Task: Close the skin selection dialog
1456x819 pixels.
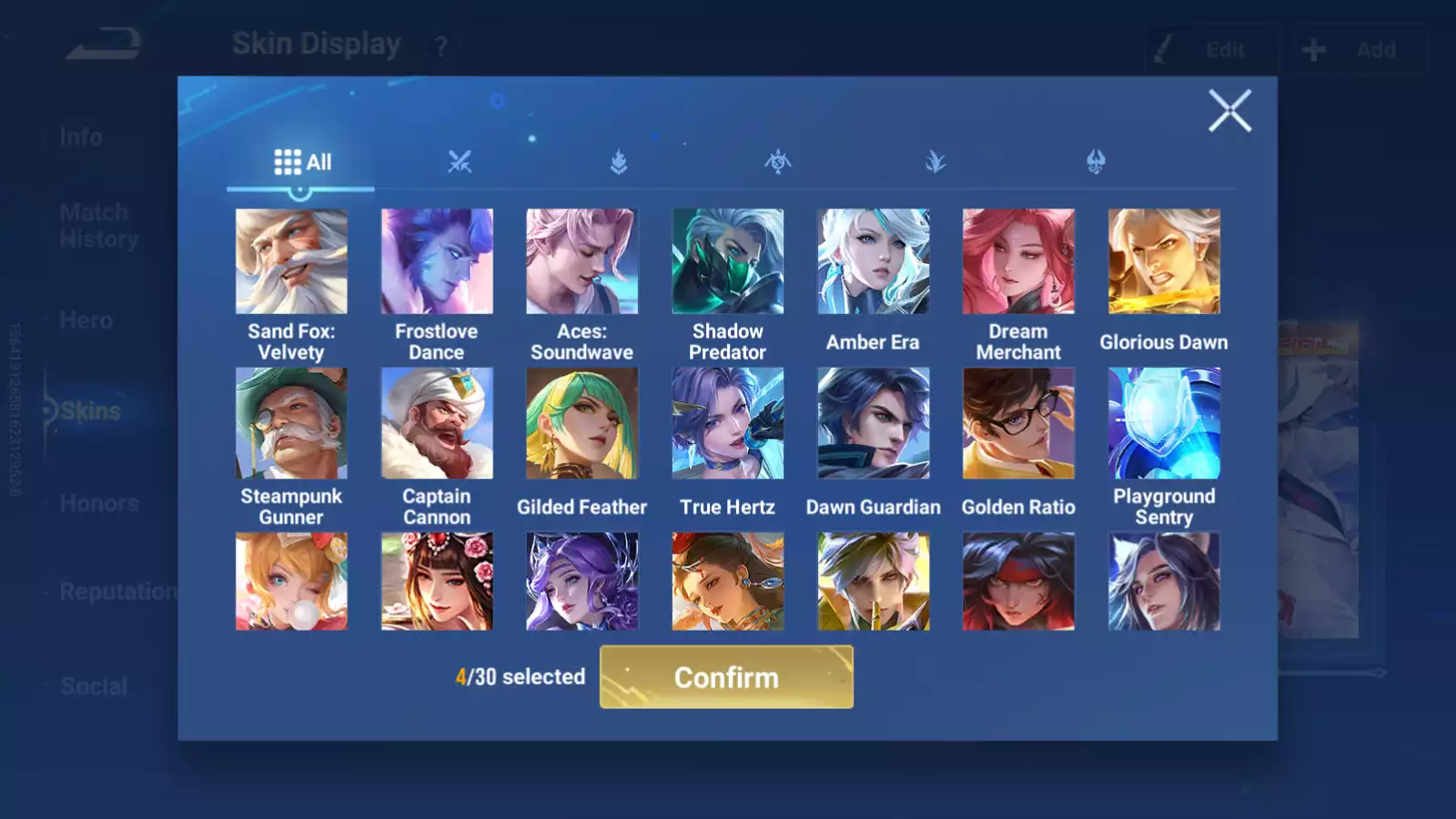Action: [1229, 111]
